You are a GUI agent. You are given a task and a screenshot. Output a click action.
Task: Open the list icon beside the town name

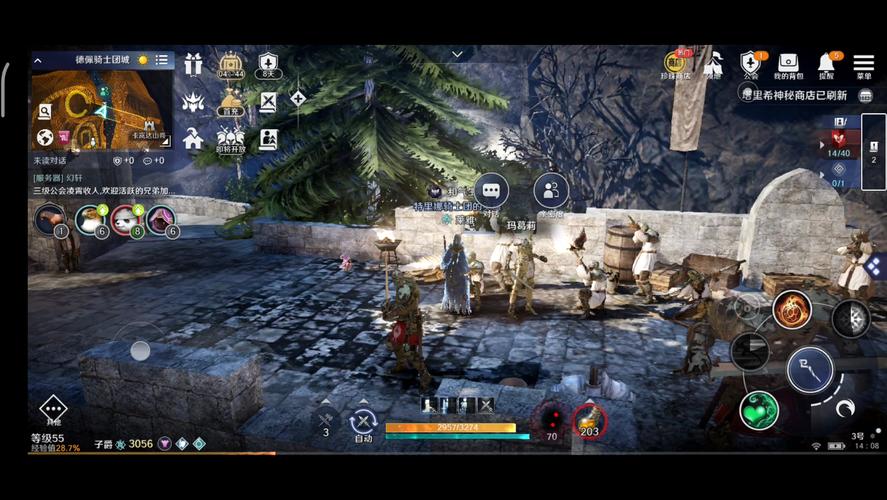161,60
